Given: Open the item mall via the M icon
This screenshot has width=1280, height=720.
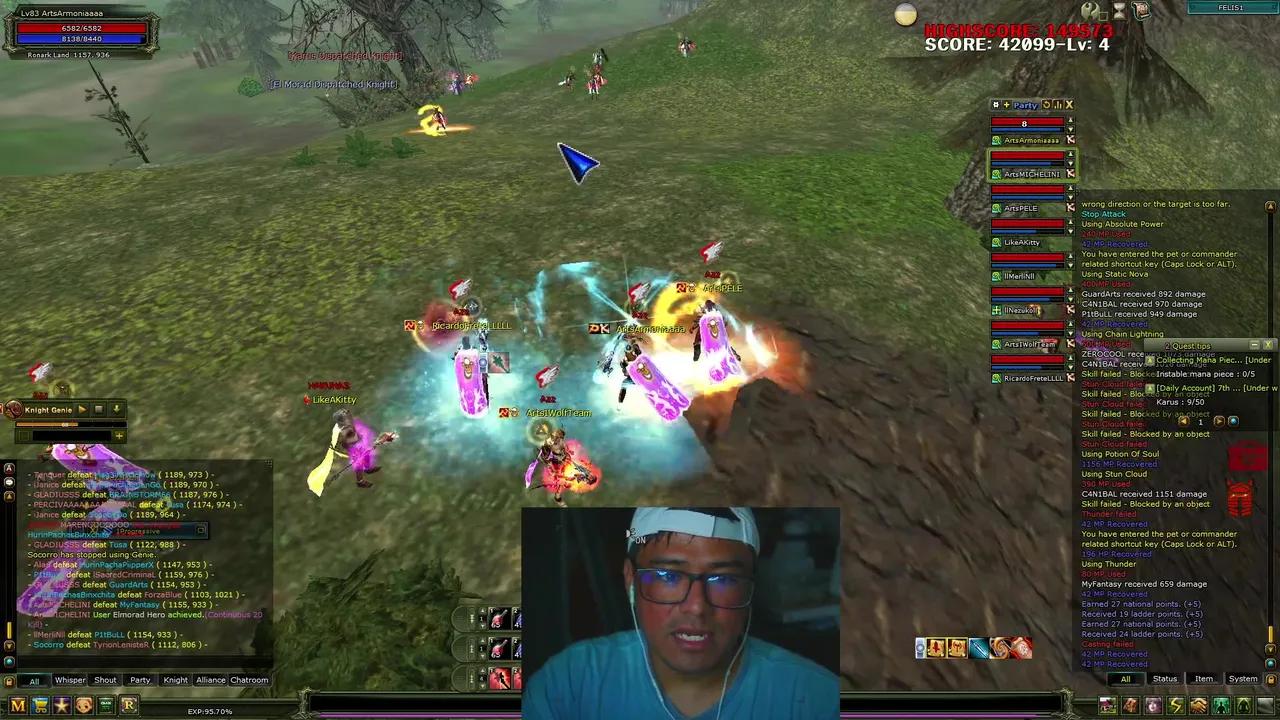Looking at the screenshot, I should 17,705.
